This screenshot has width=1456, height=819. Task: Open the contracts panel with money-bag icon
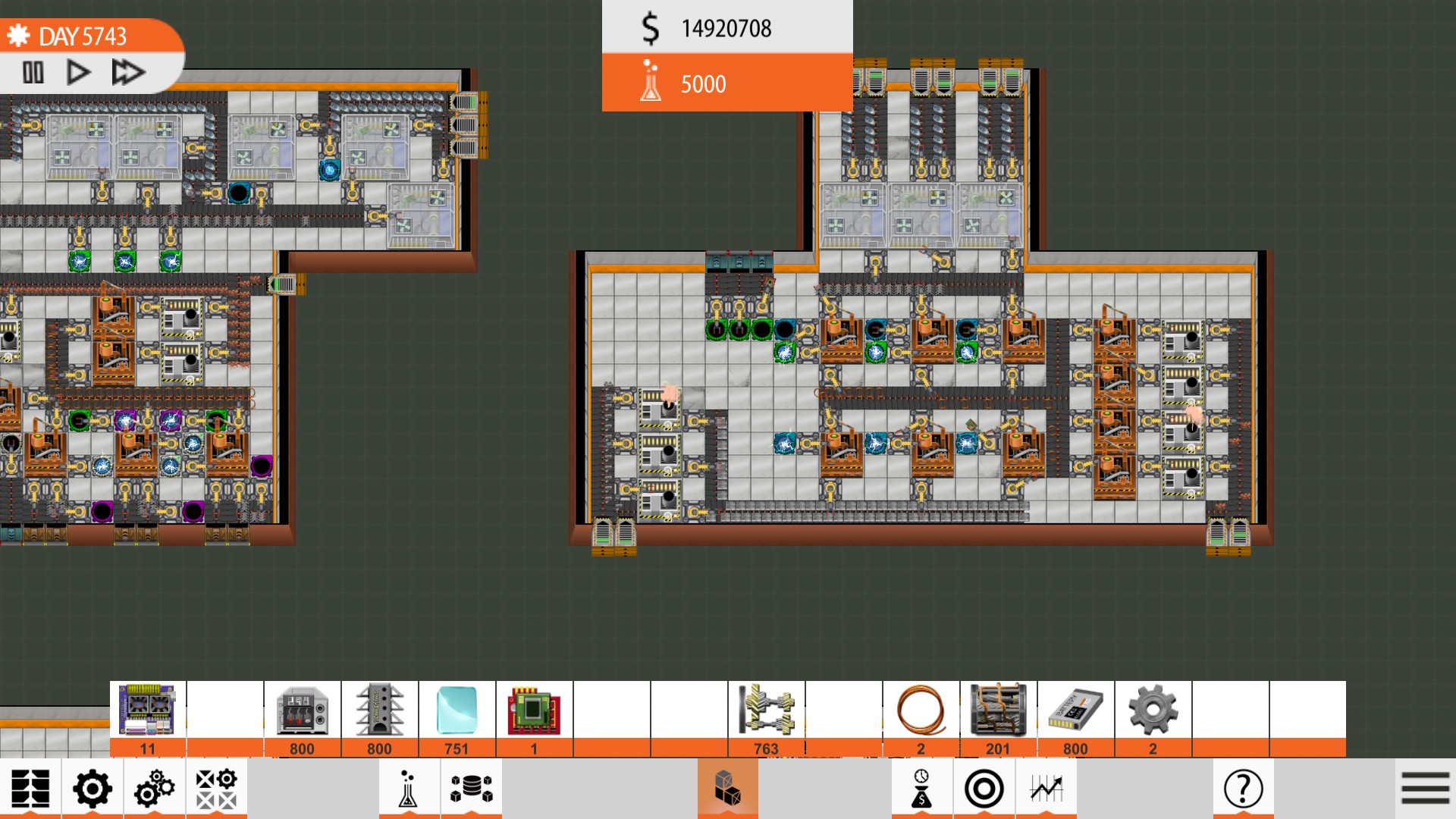(920, 789)
